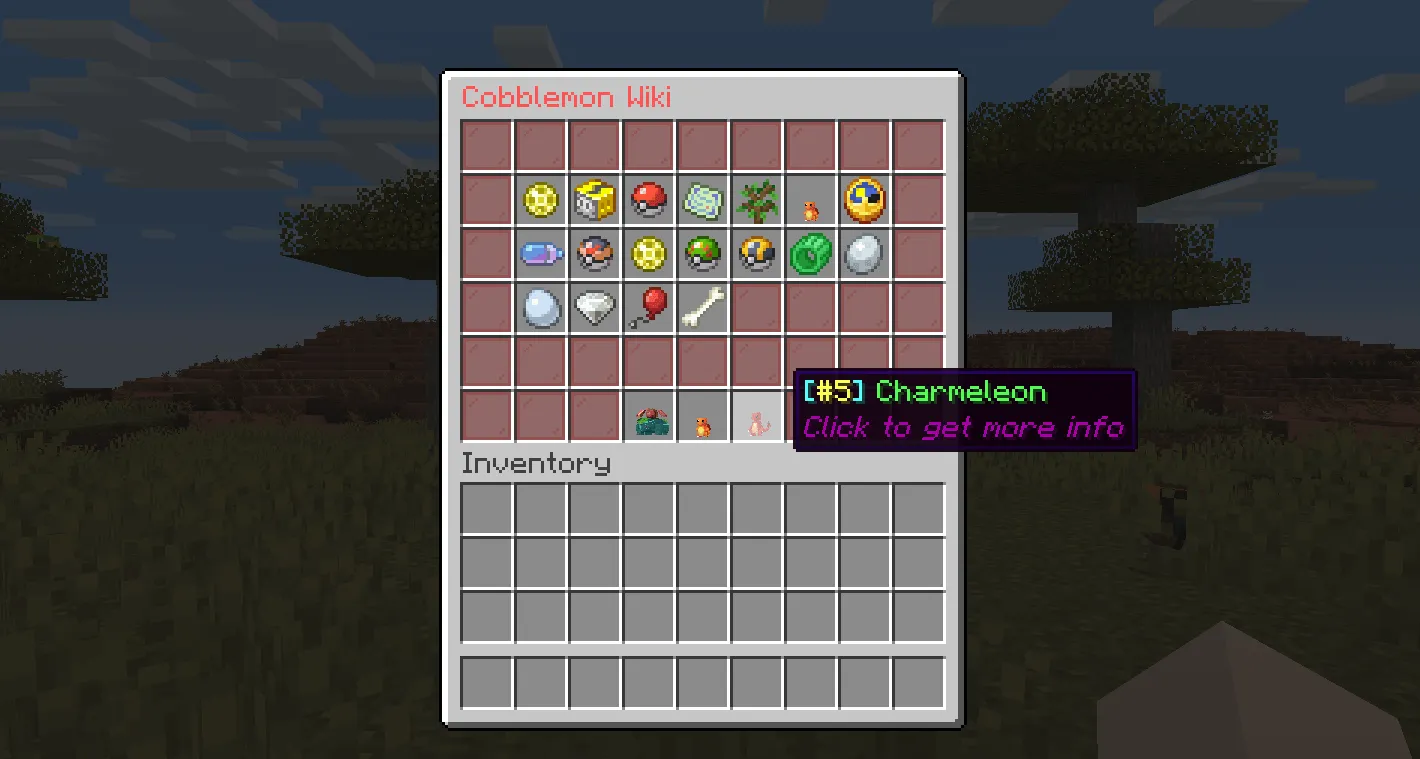Click the gold clock-faced ball icon
The height and width of the screenshot is (759, 1420).
pos(864,200)
